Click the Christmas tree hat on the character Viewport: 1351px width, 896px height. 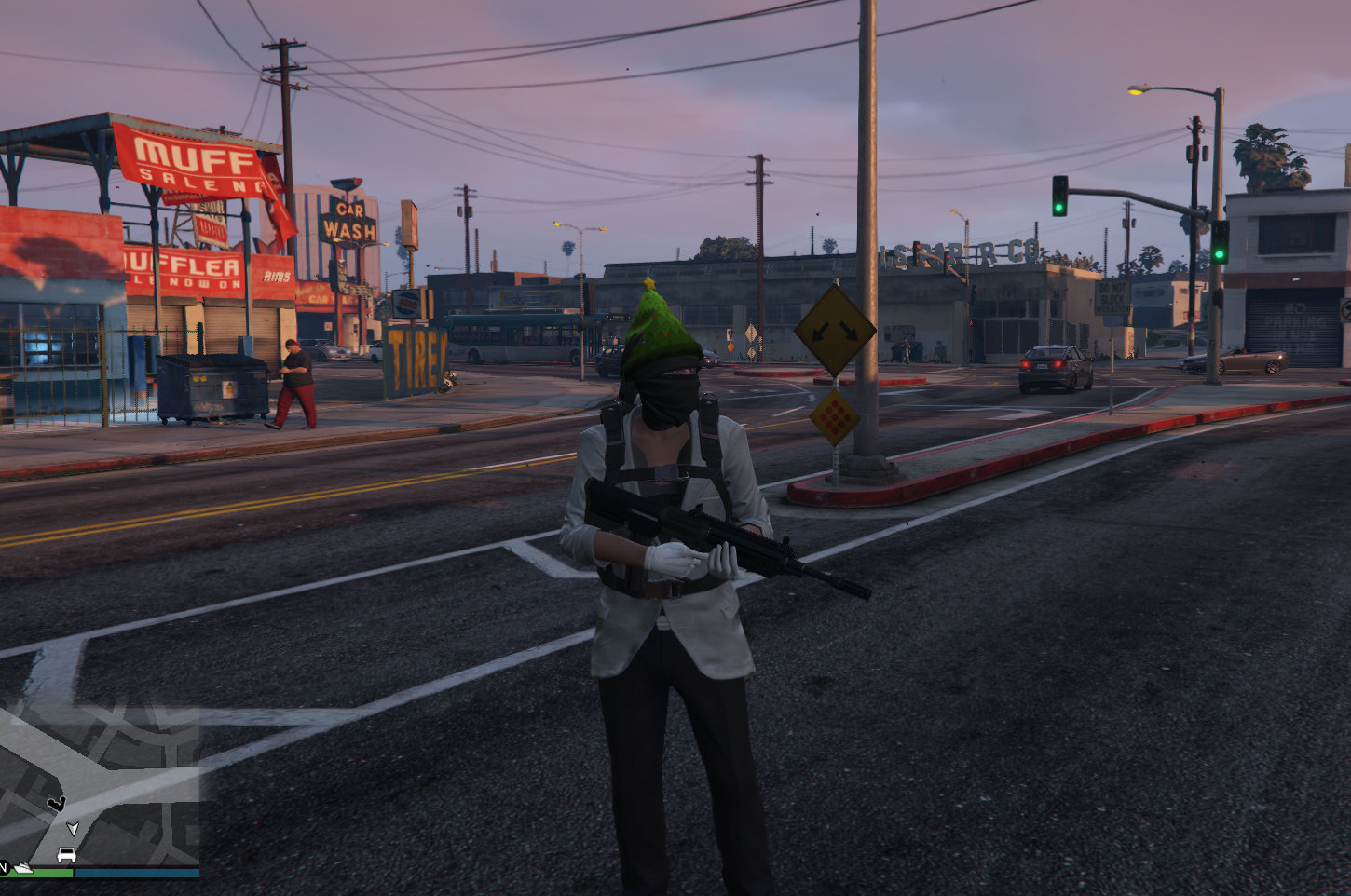pyautogui.click(x=659, y=322)
